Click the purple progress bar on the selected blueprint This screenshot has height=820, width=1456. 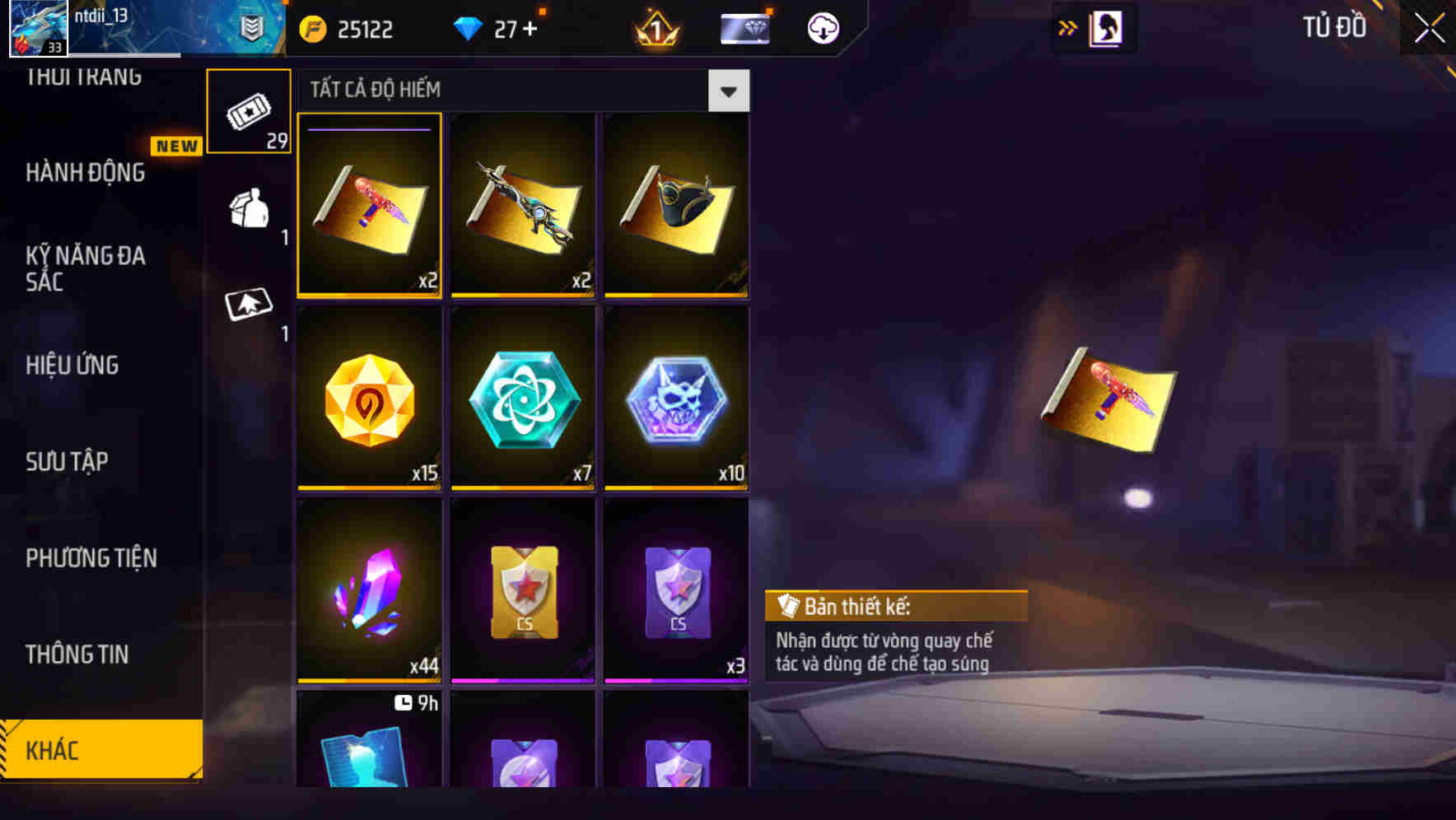click(368, 128)
